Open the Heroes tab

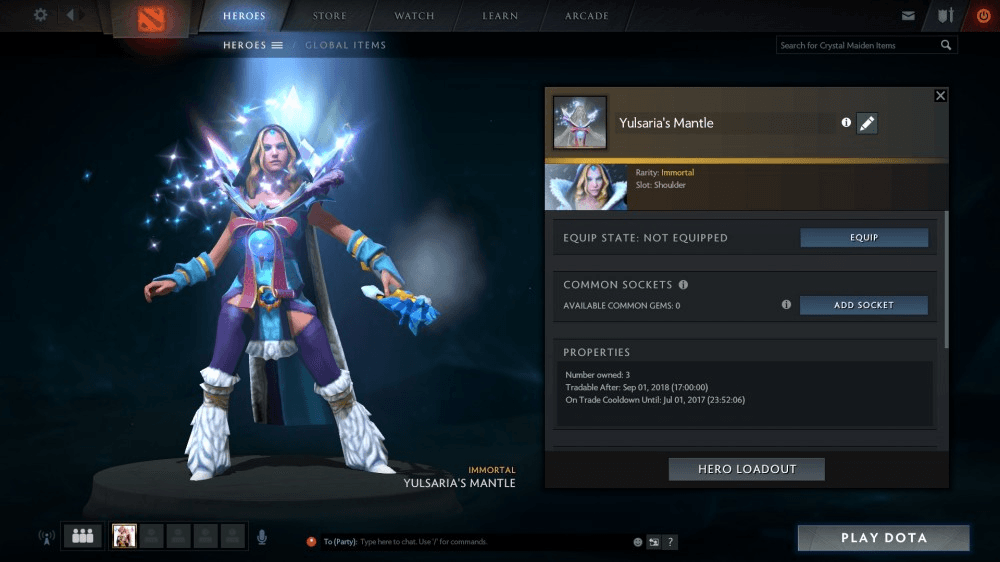coord(244,16)
